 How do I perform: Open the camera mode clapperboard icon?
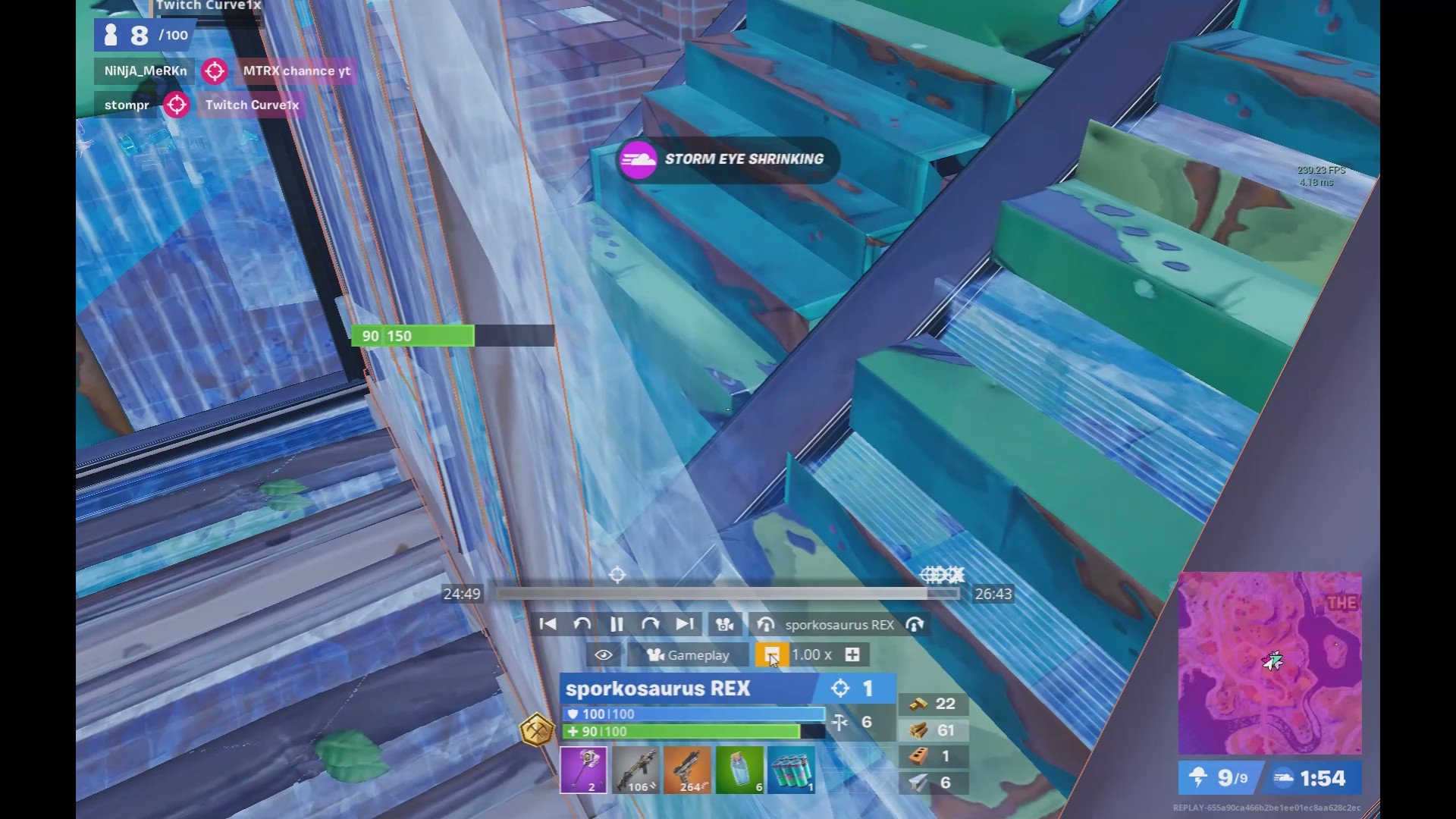click(x=724, y=624)
